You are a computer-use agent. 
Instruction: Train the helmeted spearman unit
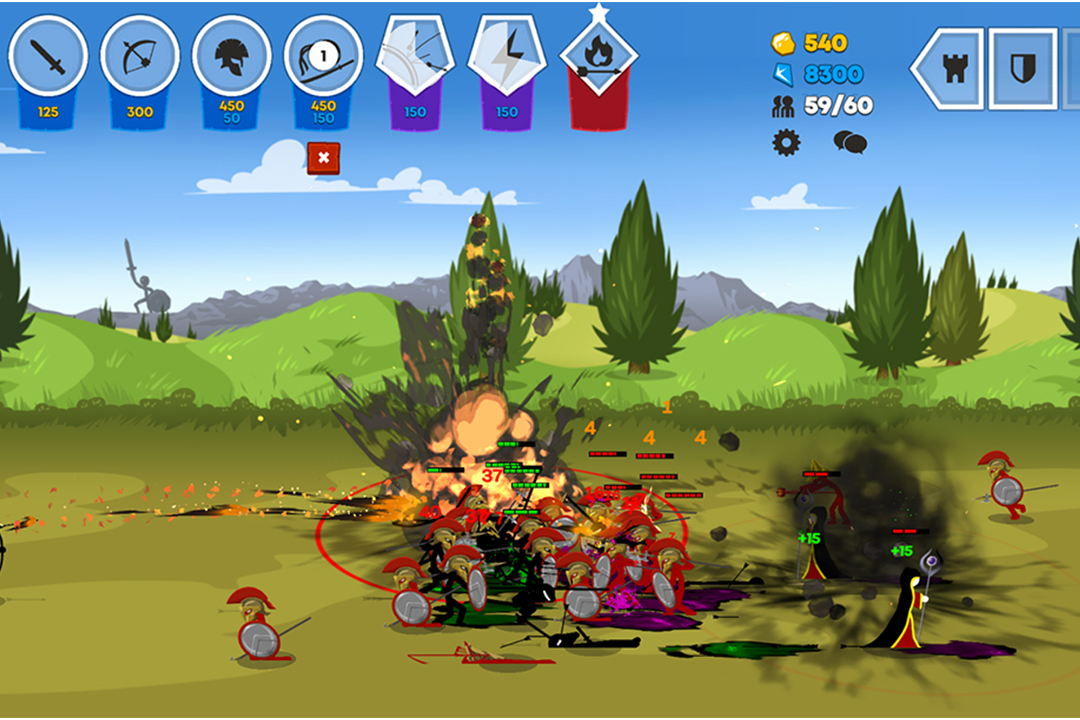click(x=231, y=58)
